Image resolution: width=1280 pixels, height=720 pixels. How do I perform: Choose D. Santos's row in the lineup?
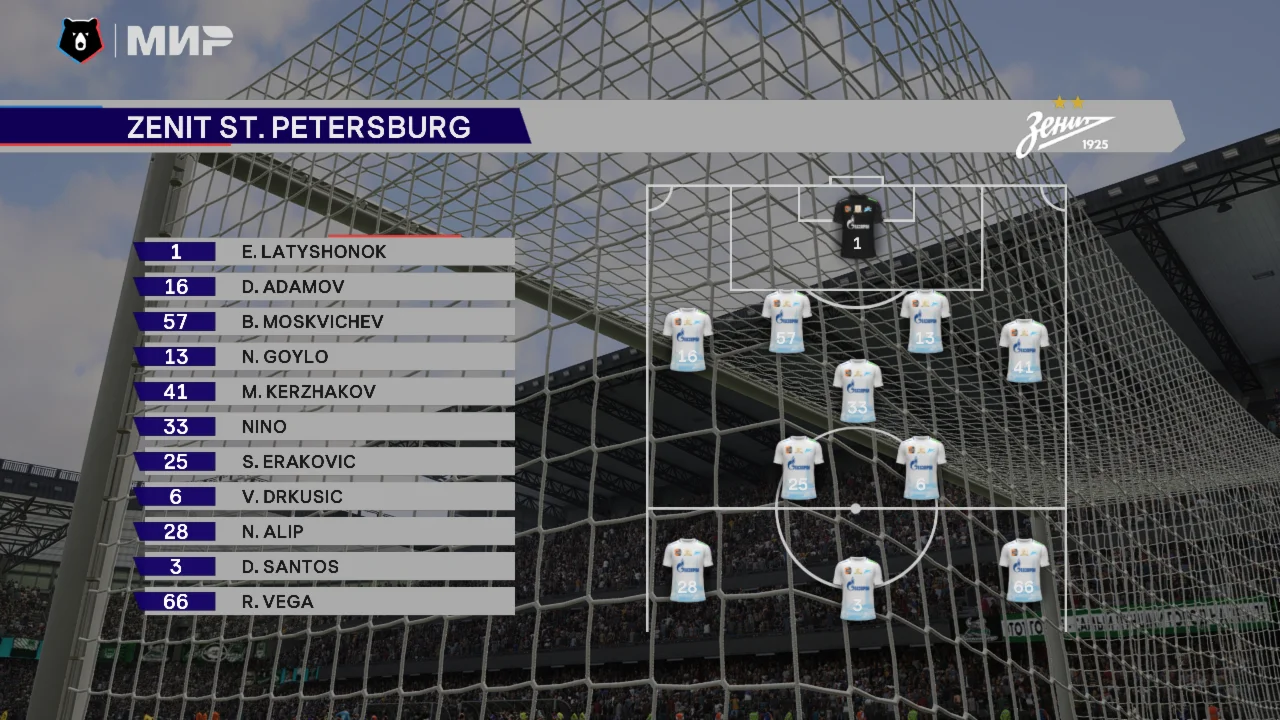coord(325,567)
